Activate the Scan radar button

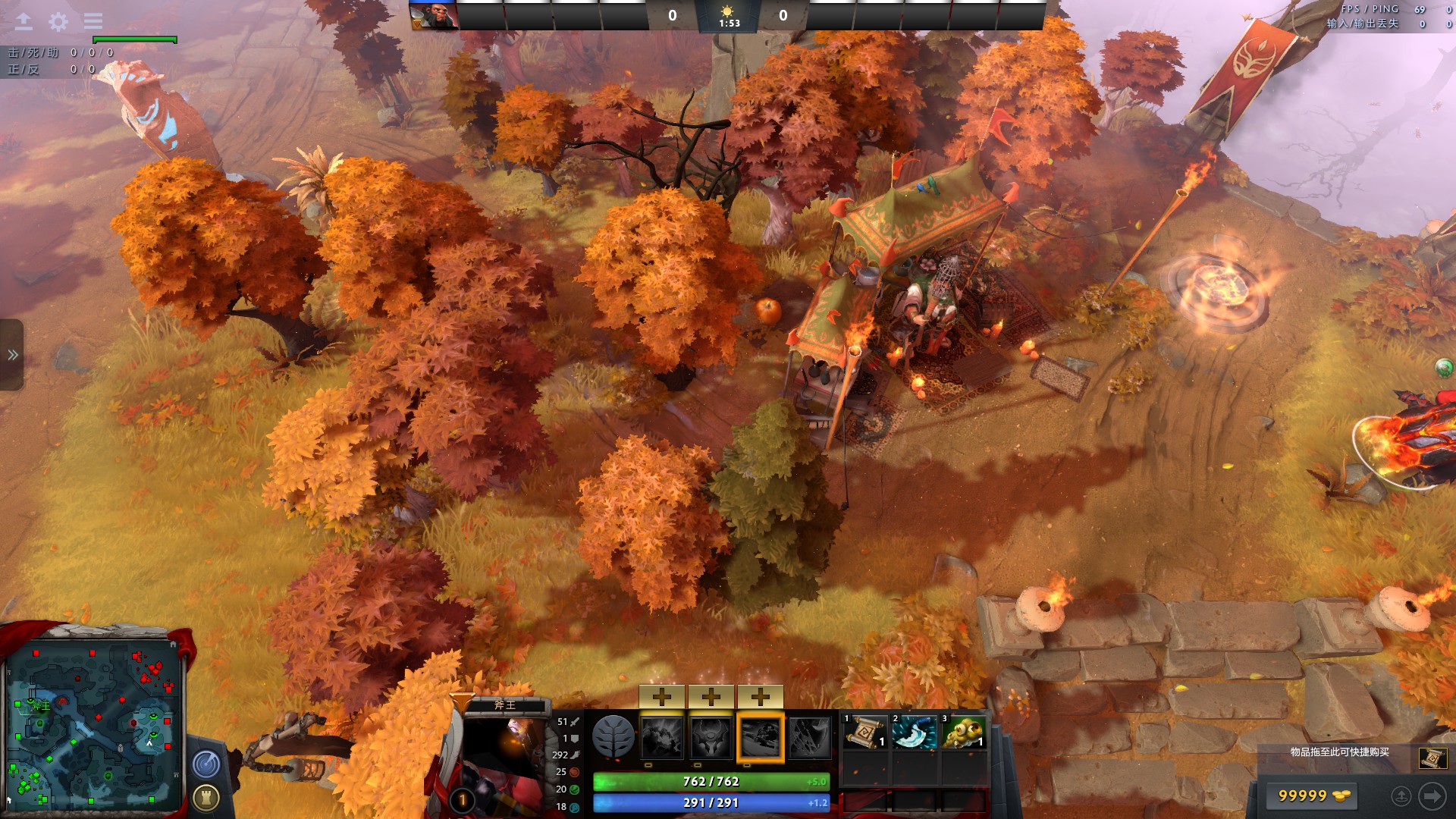click(x=206, y=764)
